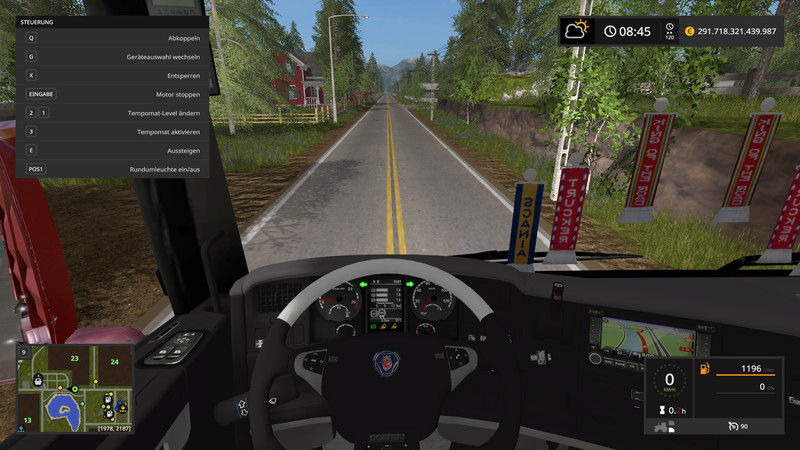Select field 24 on the minimap
The image size is (800, 450).
click(x=115, y=361)
